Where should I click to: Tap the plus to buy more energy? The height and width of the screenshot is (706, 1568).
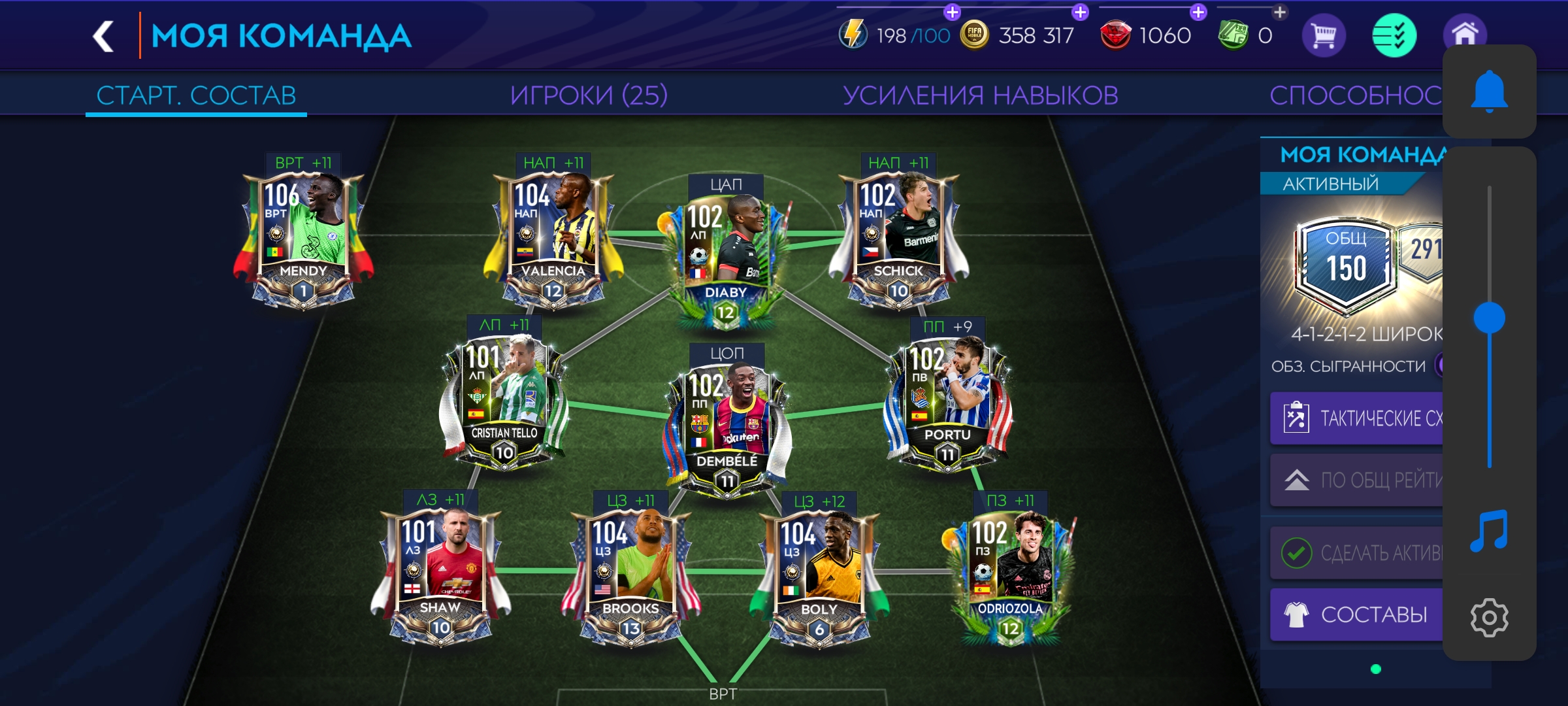click(951, 11)
